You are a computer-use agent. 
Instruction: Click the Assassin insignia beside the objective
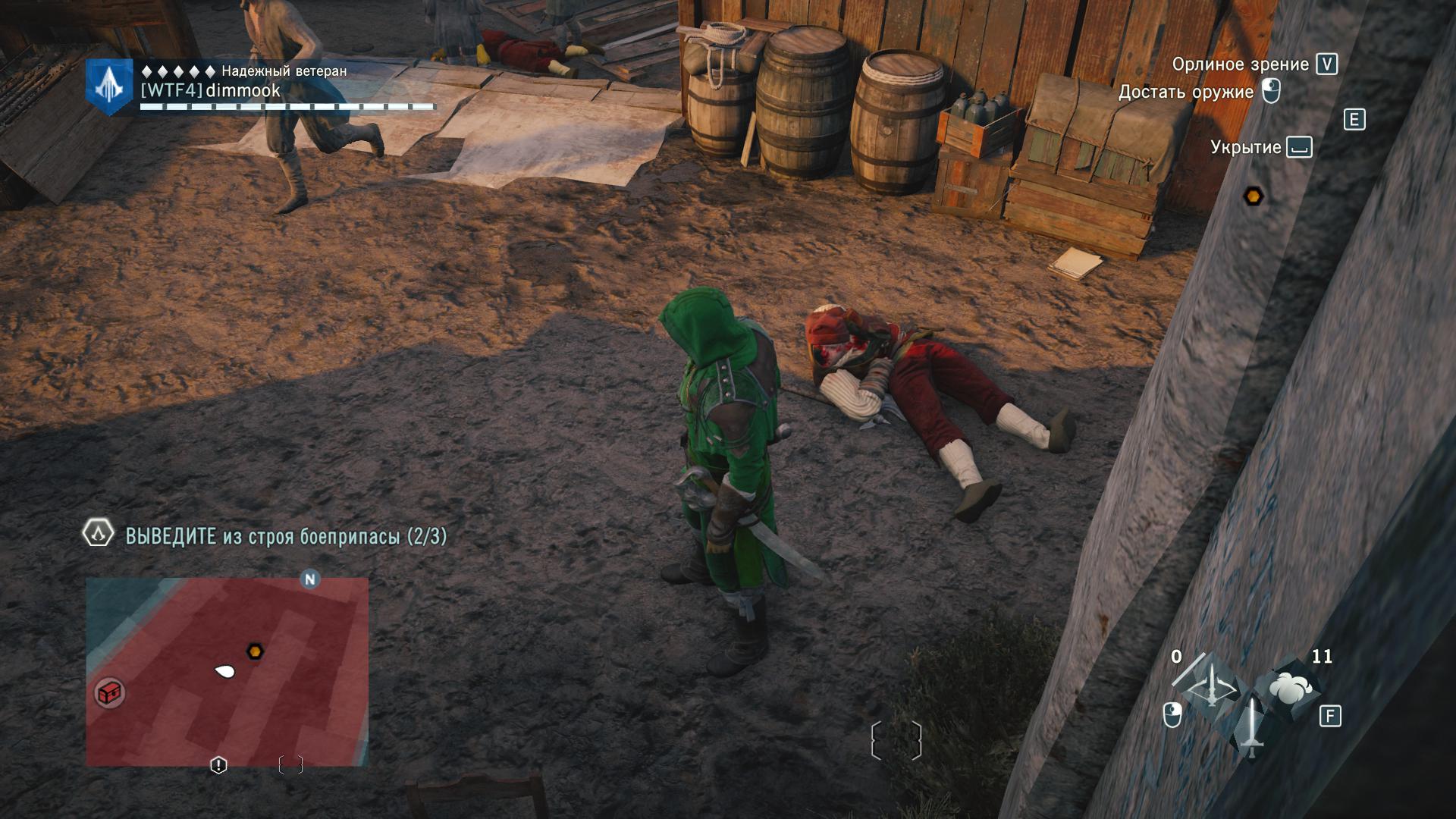pyautogui.click(x=98, y=534)
